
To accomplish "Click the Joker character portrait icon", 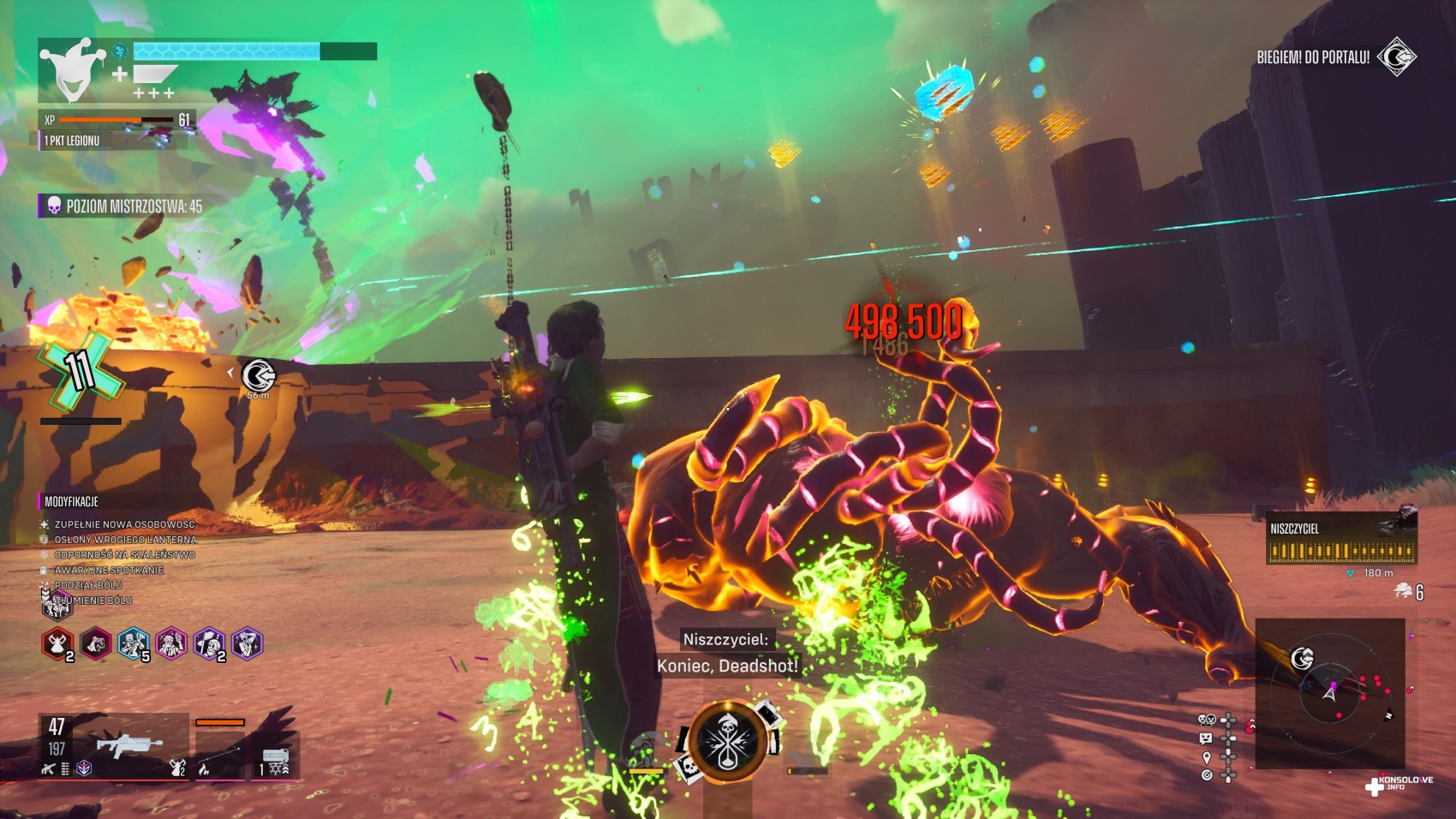I will tap(73, 70).
